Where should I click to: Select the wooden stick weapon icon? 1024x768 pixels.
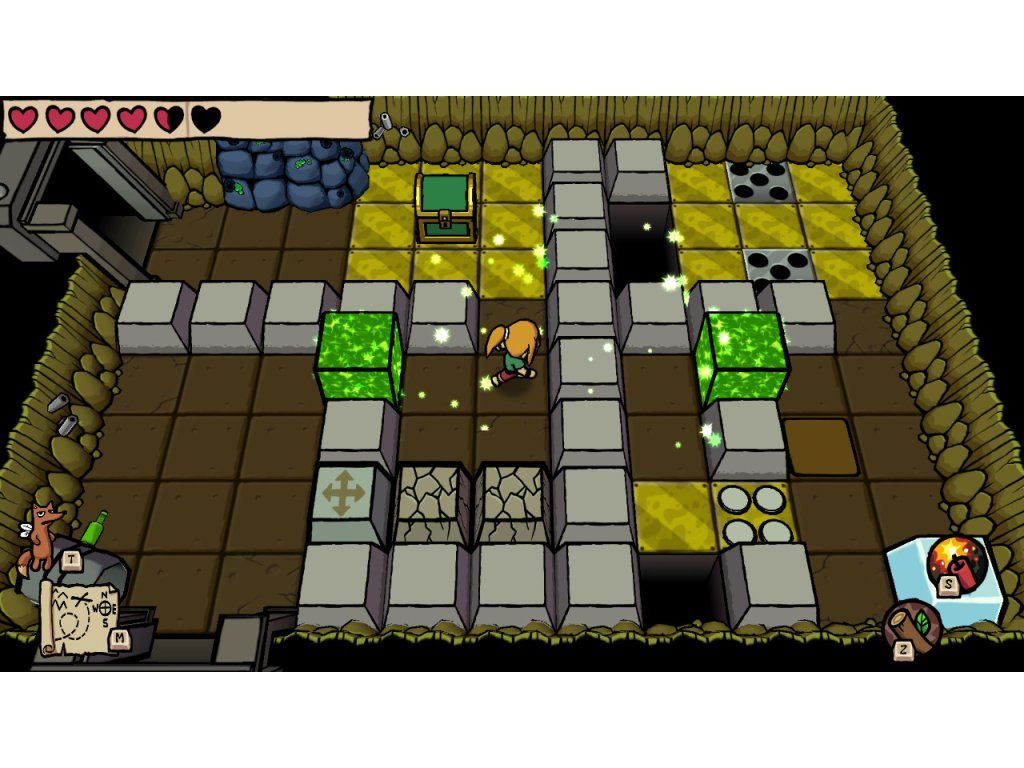pos(912,625)
